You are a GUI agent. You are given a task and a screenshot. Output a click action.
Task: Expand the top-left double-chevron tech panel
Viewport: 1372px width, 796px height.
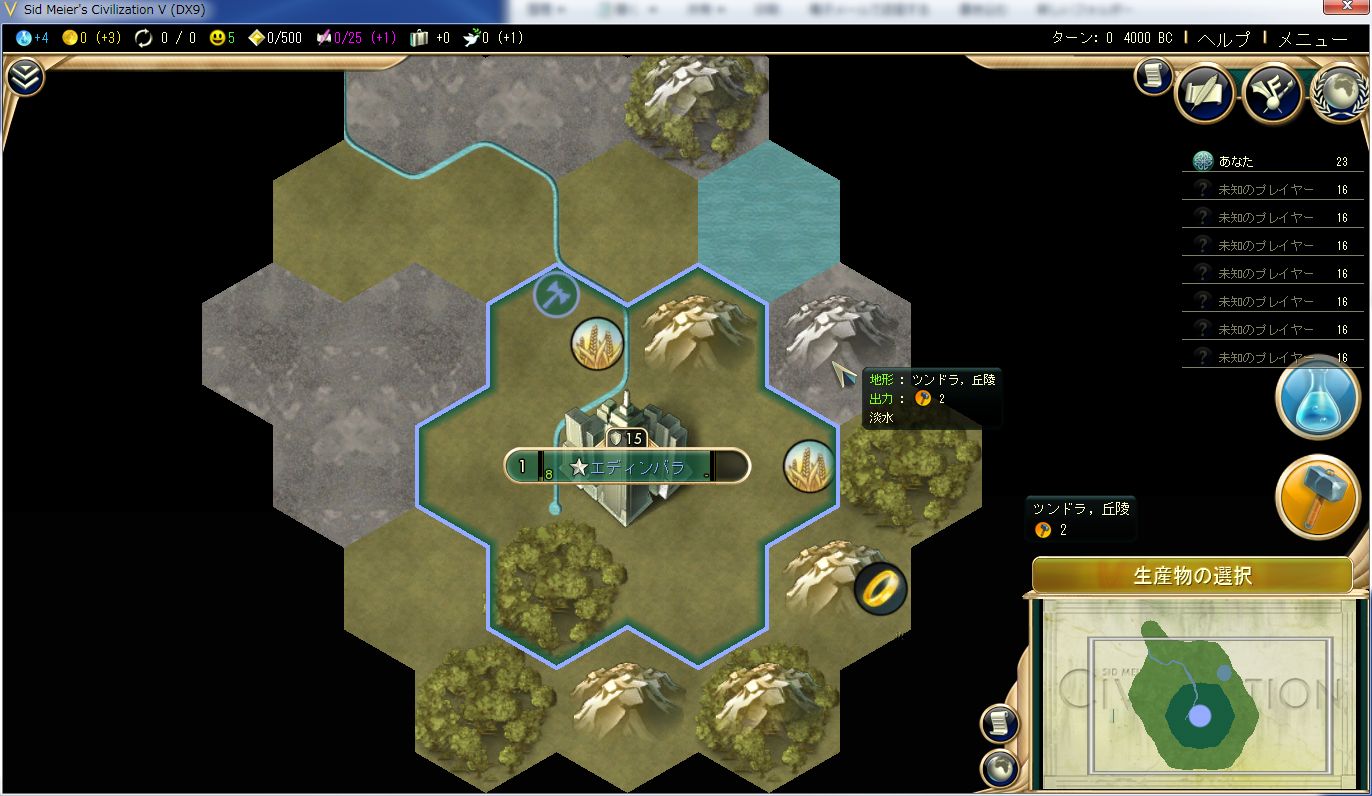coord(25,77)
